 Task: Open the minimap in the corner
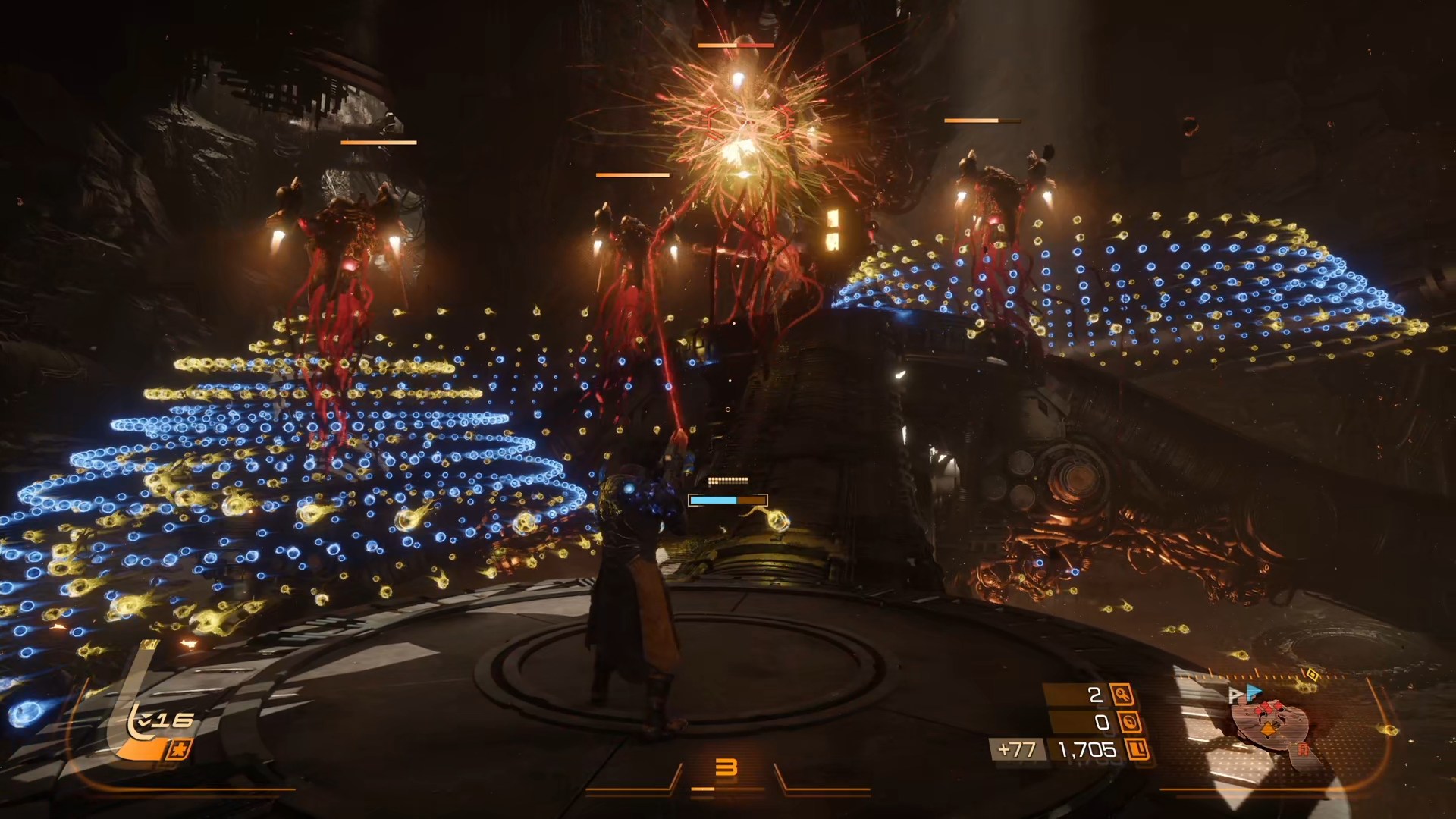click(x=1270, y=725)
